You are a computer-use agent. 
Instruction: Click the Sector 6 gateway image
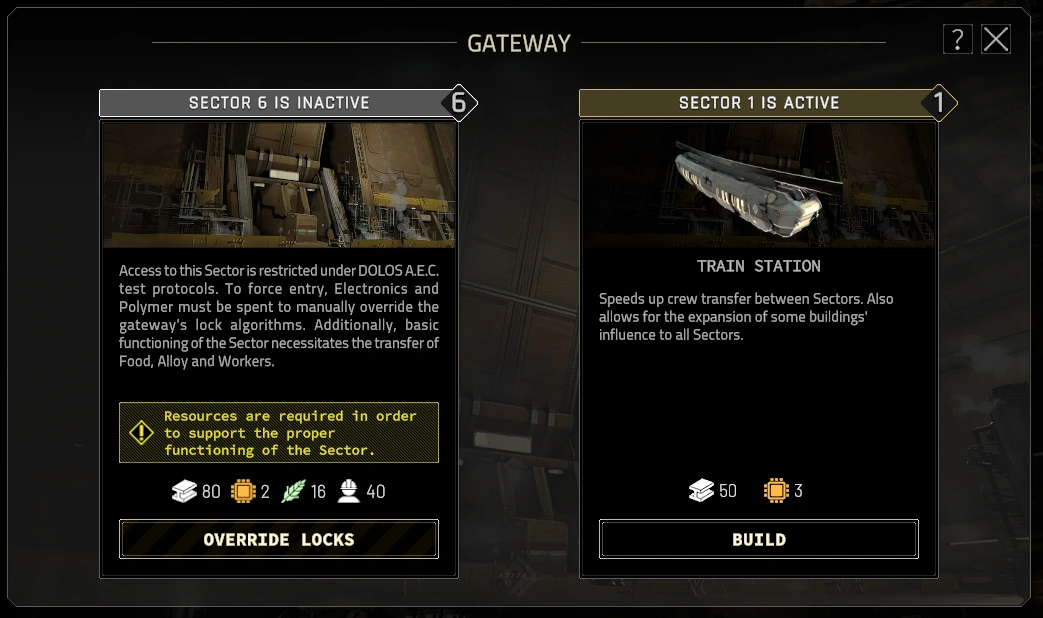(x=279, y=185)
